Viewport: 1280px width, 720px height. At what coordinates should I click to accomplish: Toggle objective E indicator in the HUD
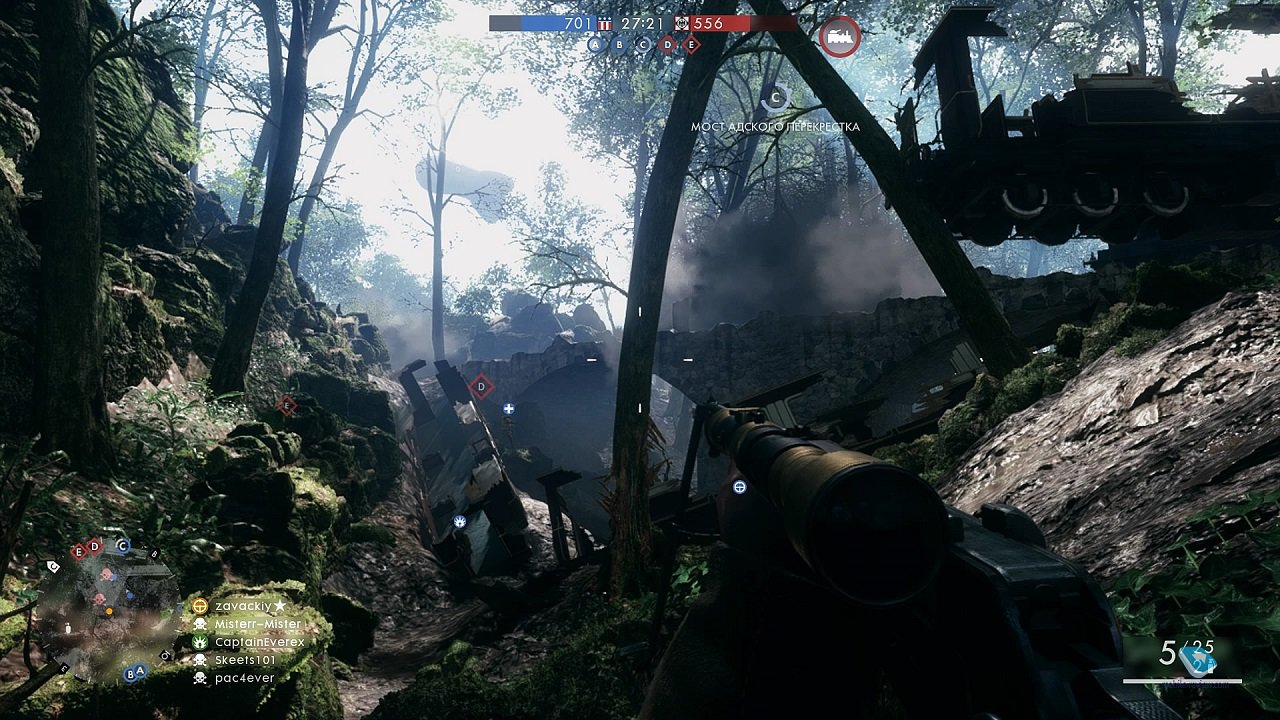[x=691, y=45]
